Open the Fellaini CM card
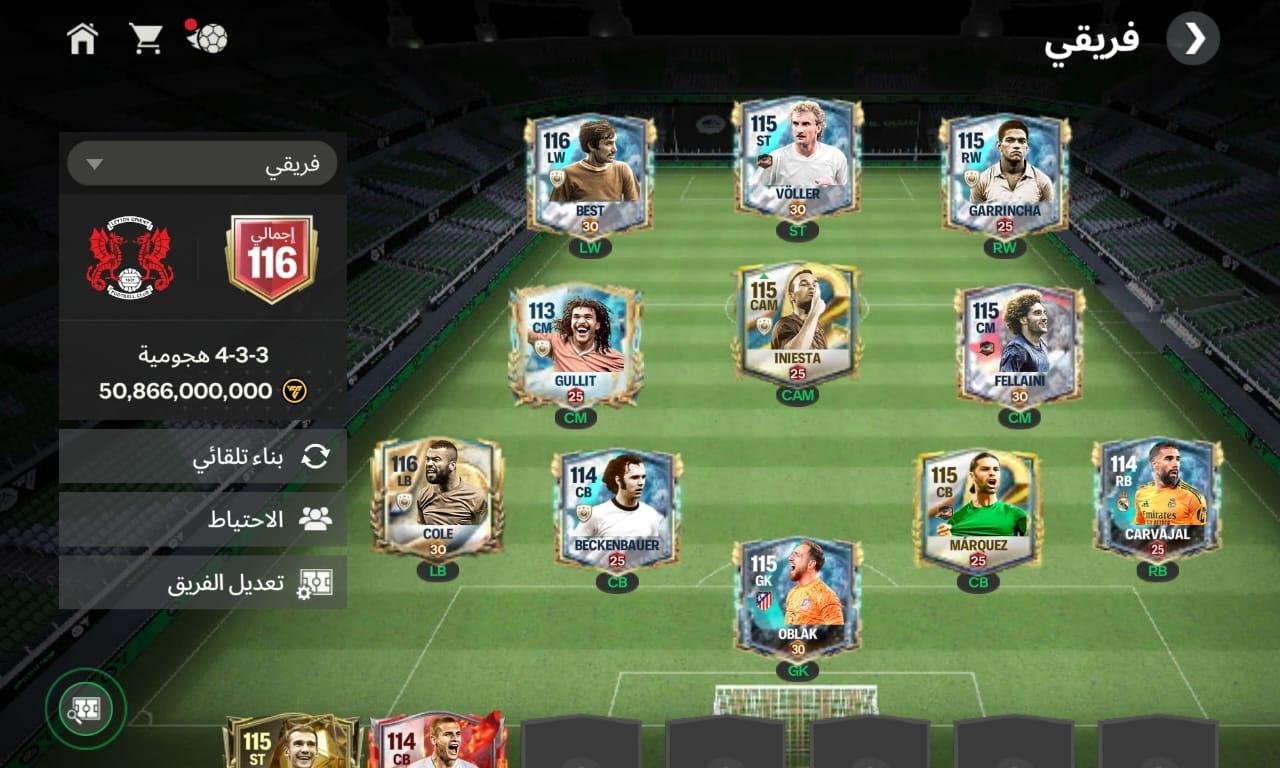Viewport: 1280px width, 768px height. pos(1019,344)
